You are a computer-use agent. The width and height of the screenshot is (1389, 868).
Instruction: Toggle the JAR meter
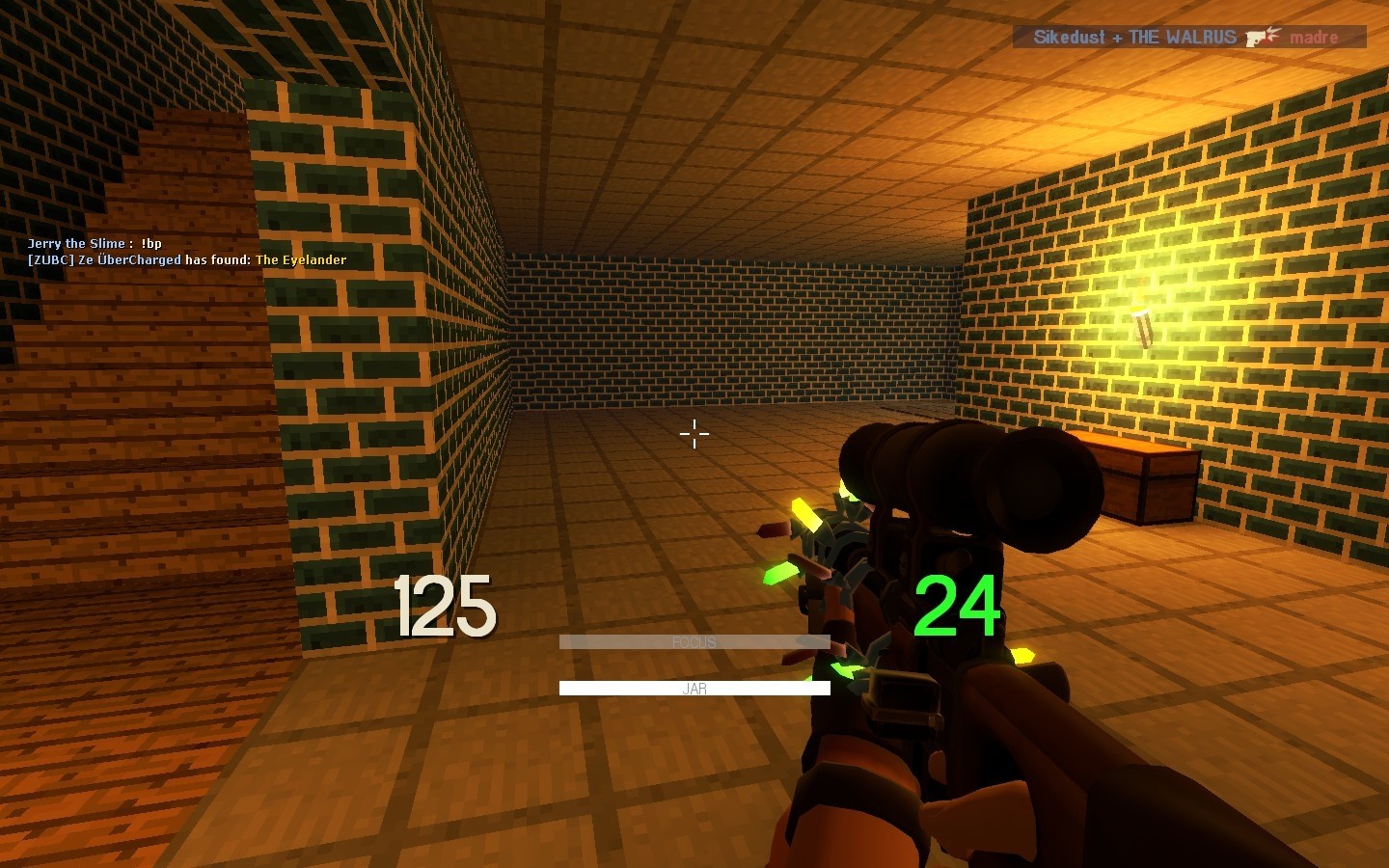(x=694, y=688)
